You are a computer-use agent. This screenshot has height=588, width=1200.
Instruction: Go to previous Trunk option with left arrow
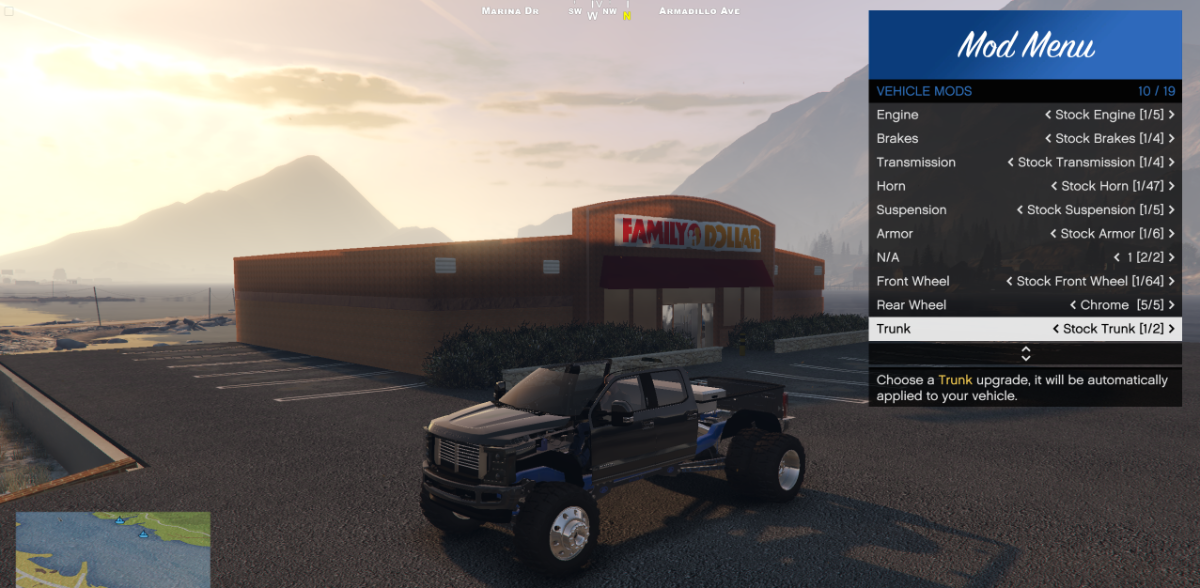tap(1056, 329)
